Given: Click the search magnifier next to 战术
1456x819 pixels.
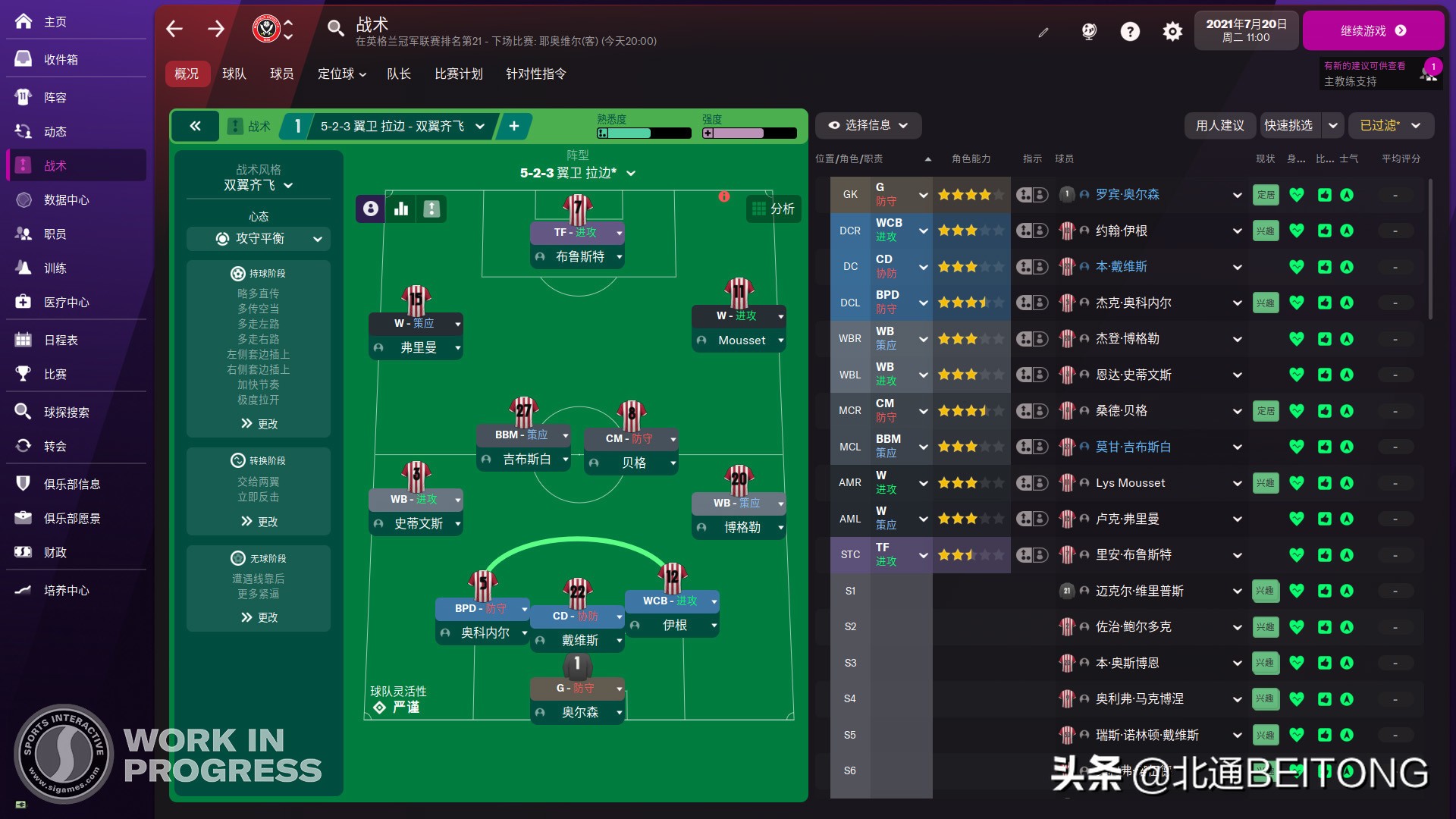Looking at the screenshot, I should [x=336, y=28].
